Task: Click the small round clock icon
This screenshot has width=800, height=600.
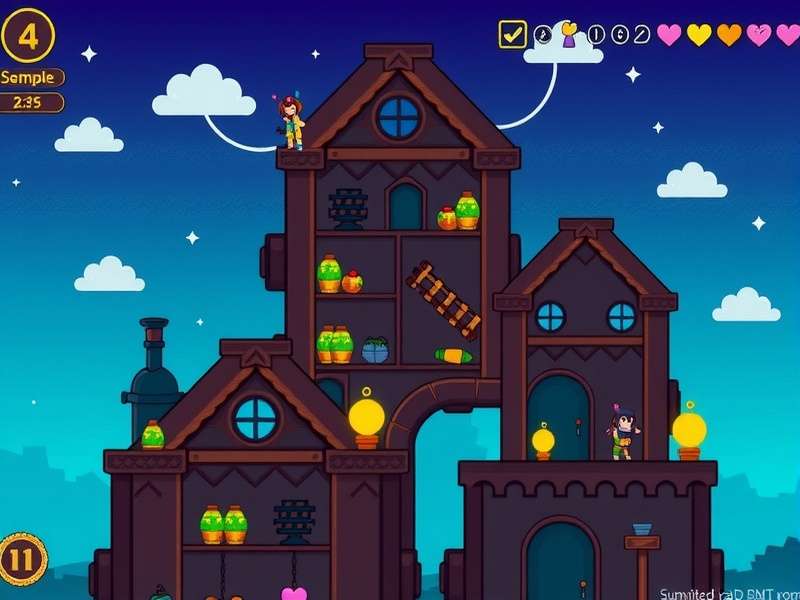Action: coord(543,35)
